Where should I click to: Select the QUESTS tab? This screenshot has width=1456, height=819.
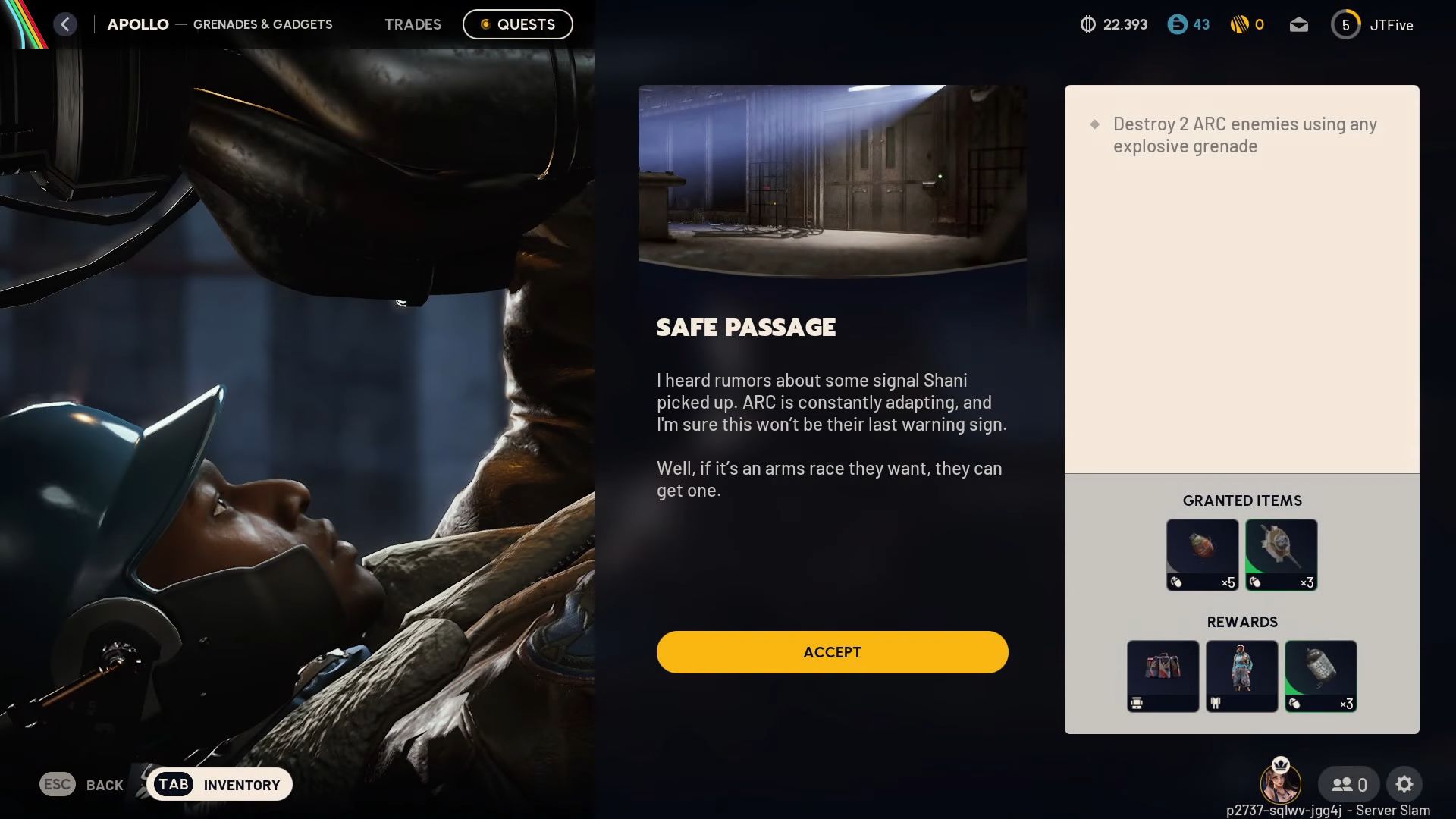click(517, 24)
